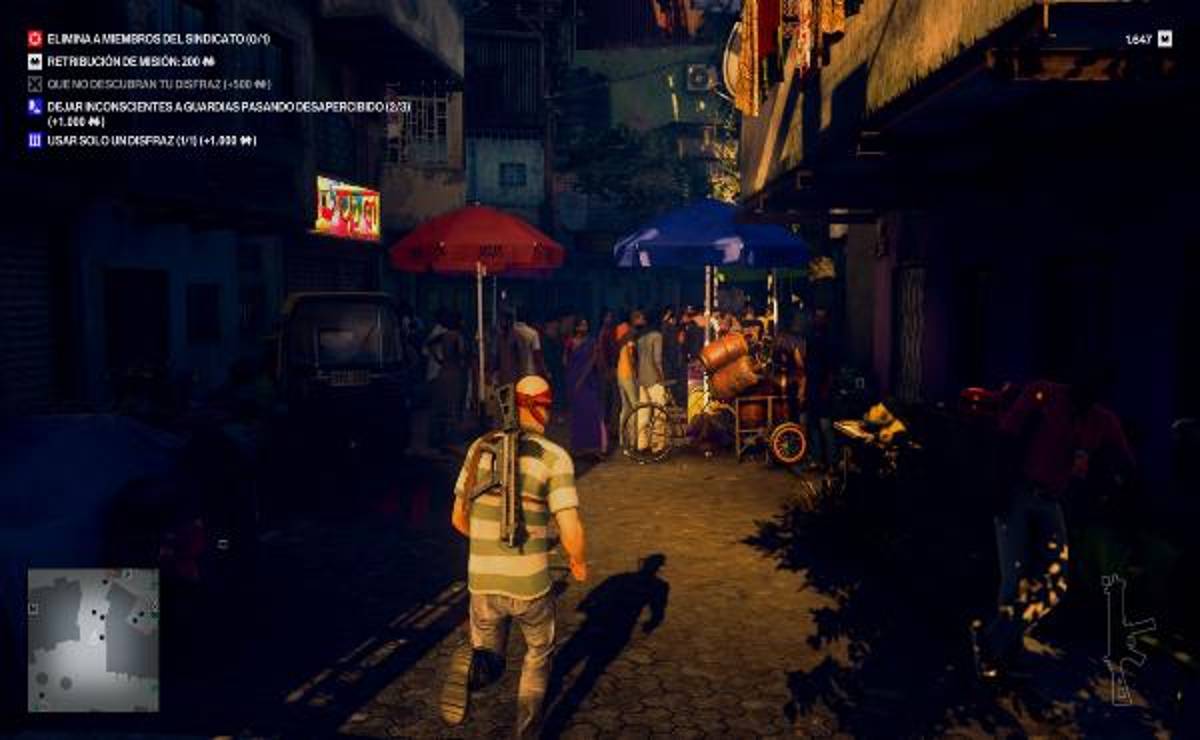This screenshot has height=740, width=1200.
Task: Open the minimap
Action: 93,640
